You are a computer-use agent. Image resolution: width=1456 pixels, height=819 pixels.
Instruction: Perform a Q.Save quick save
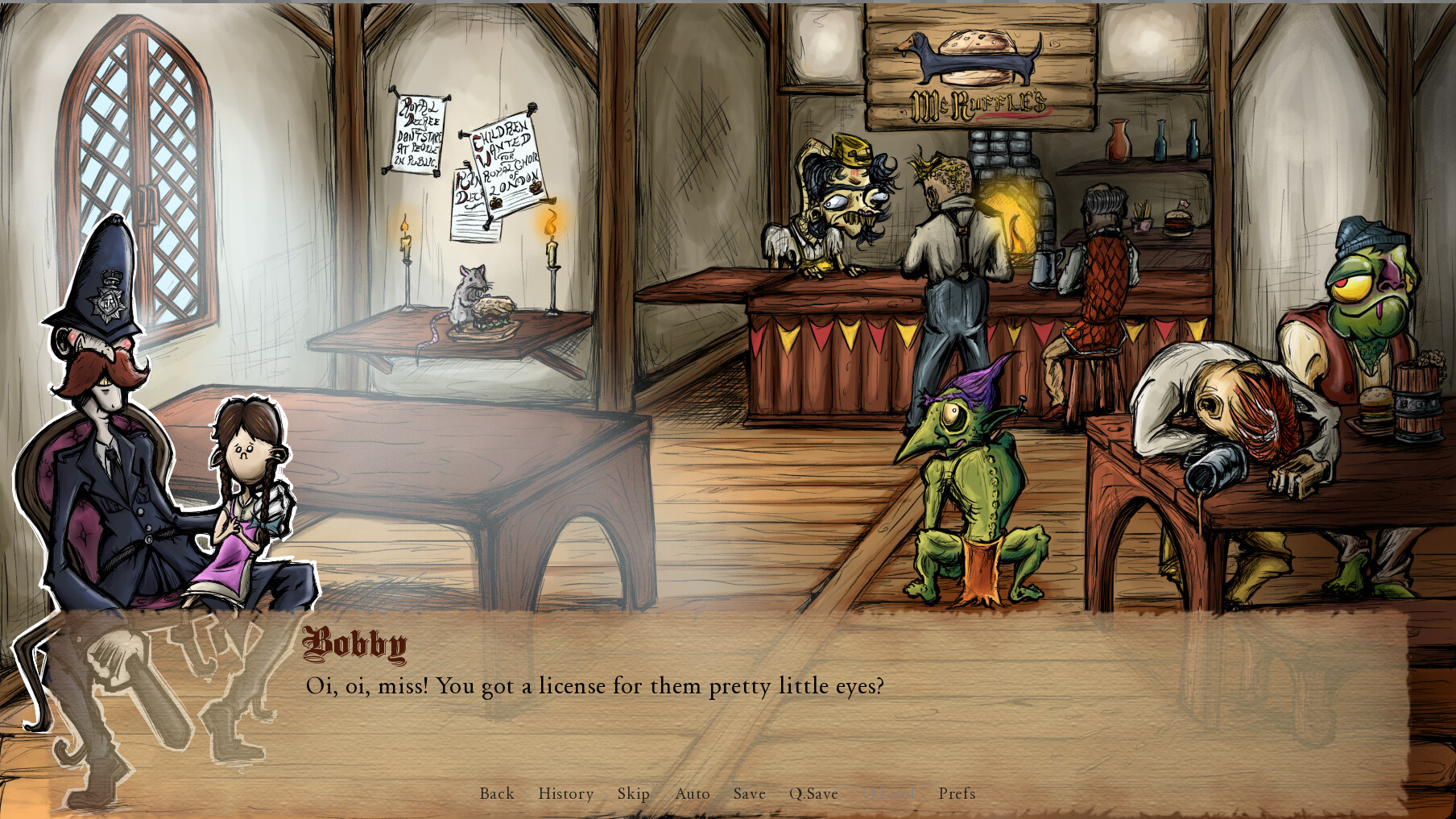[x=814, y=794]
